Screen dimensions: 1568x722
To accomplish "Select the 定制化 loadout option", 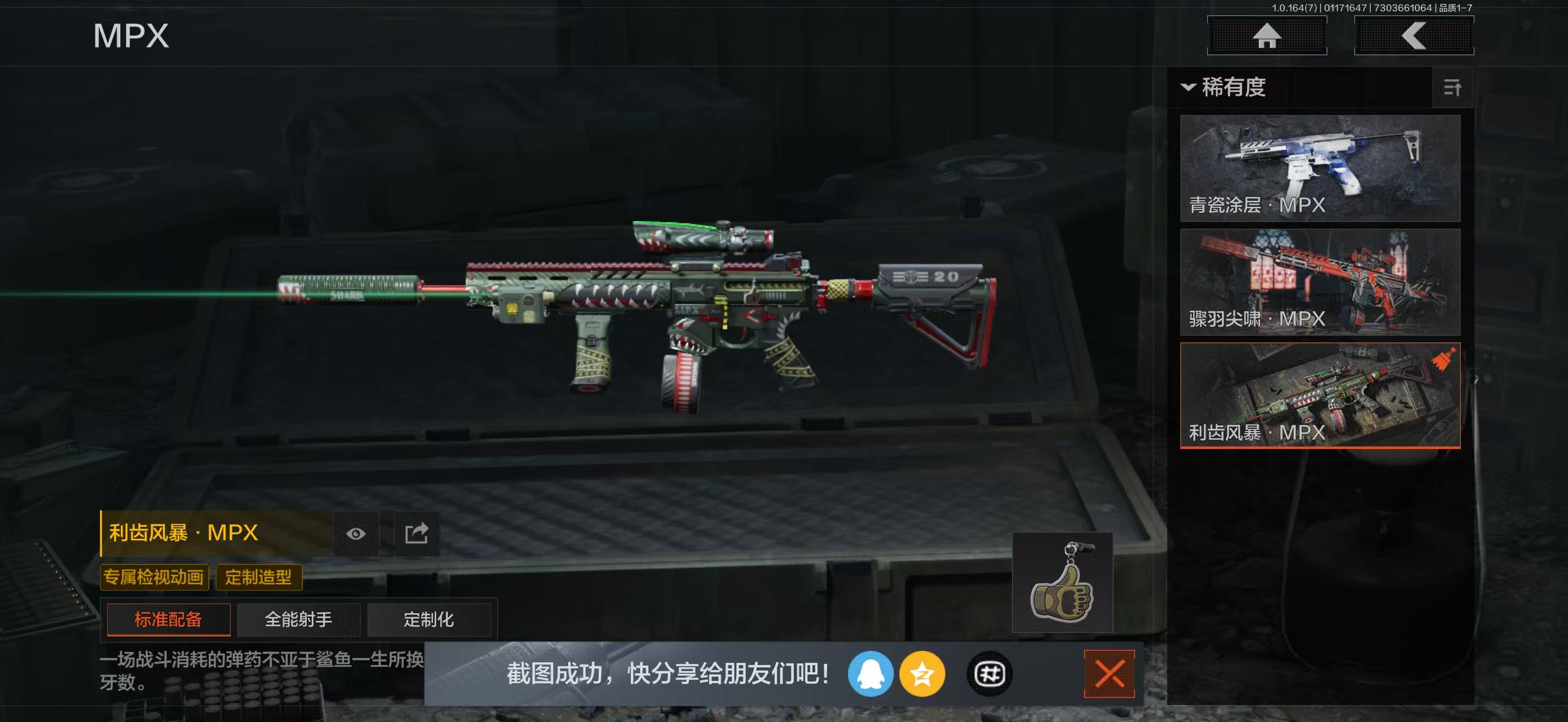I will (x=430, y=620).
